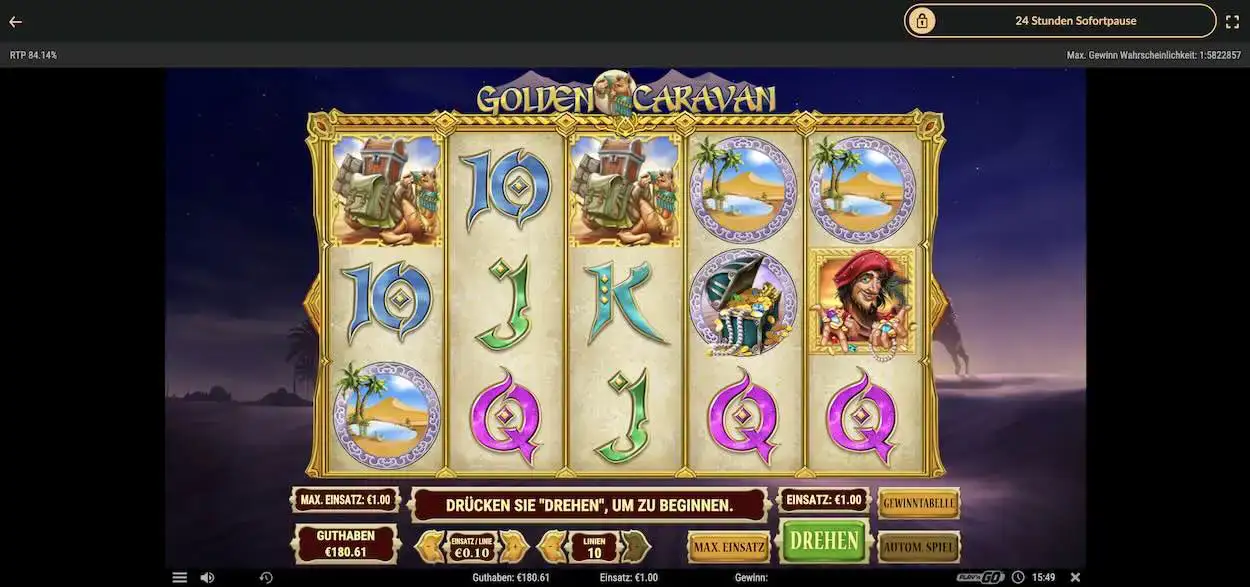Open the Gewinntabelle paytable
1250x587 pixels.
pos(918,503)
